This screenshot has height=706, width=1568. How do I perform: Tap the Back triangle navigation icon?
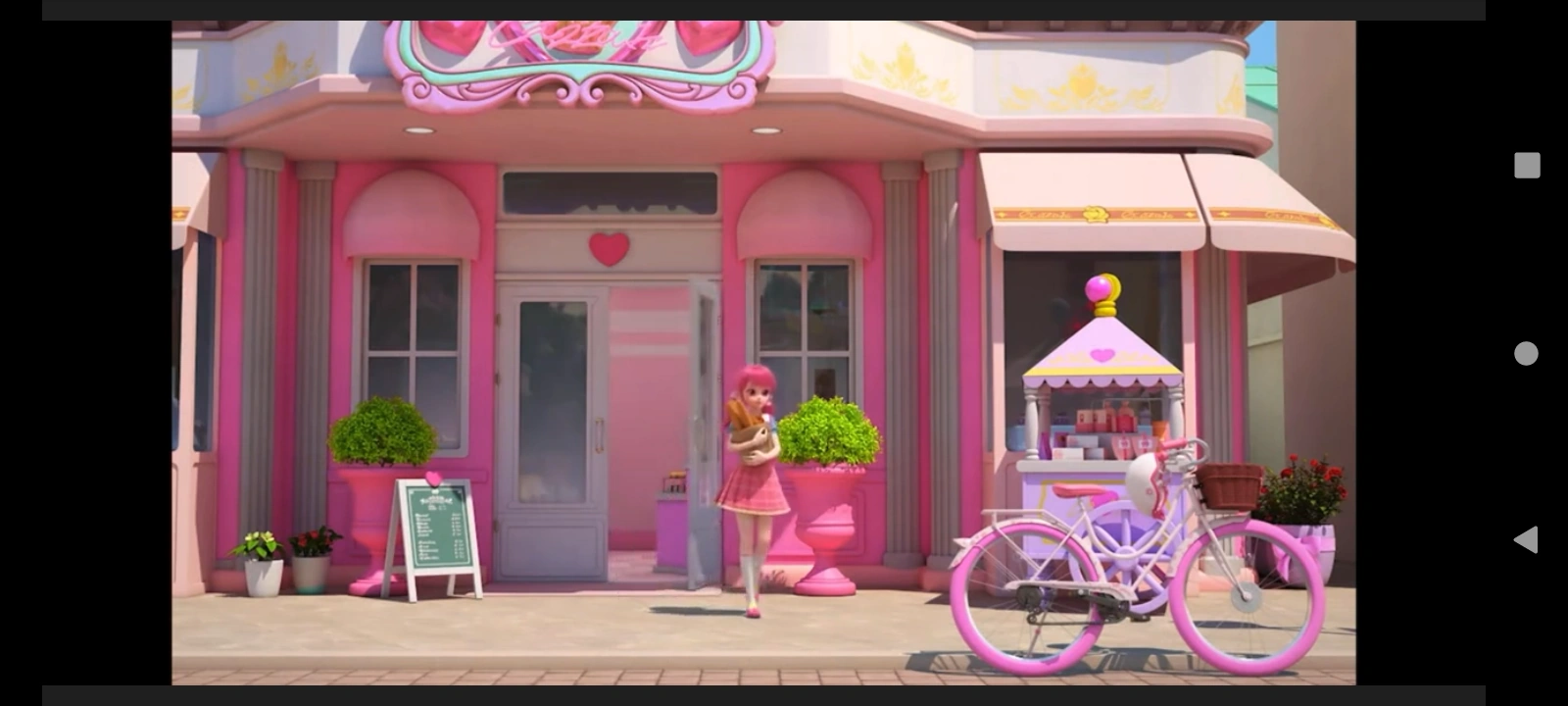1523,538
